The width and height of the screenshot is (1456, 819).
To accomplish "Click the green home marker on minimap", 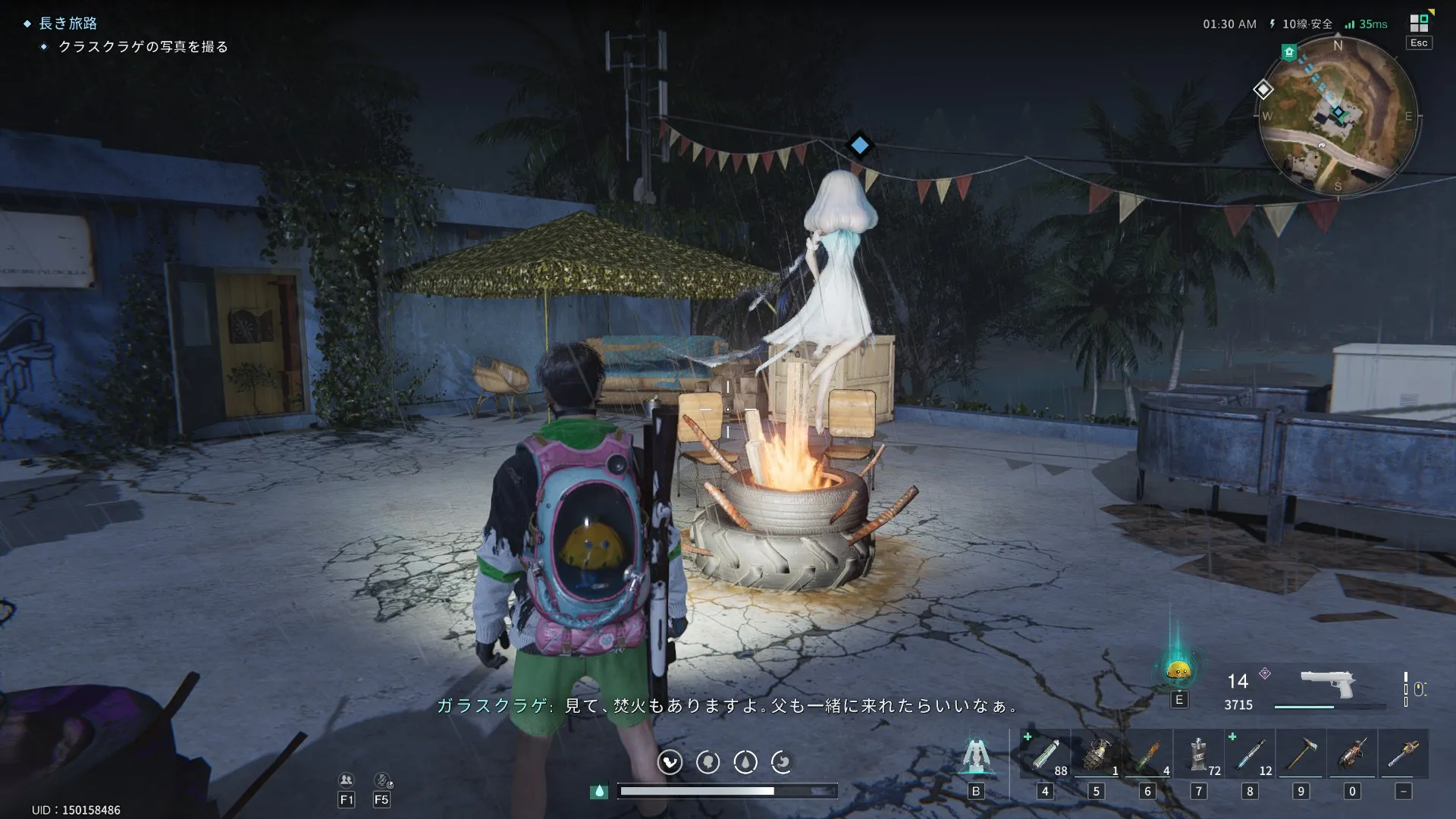I will click(x=1289, y=52).
